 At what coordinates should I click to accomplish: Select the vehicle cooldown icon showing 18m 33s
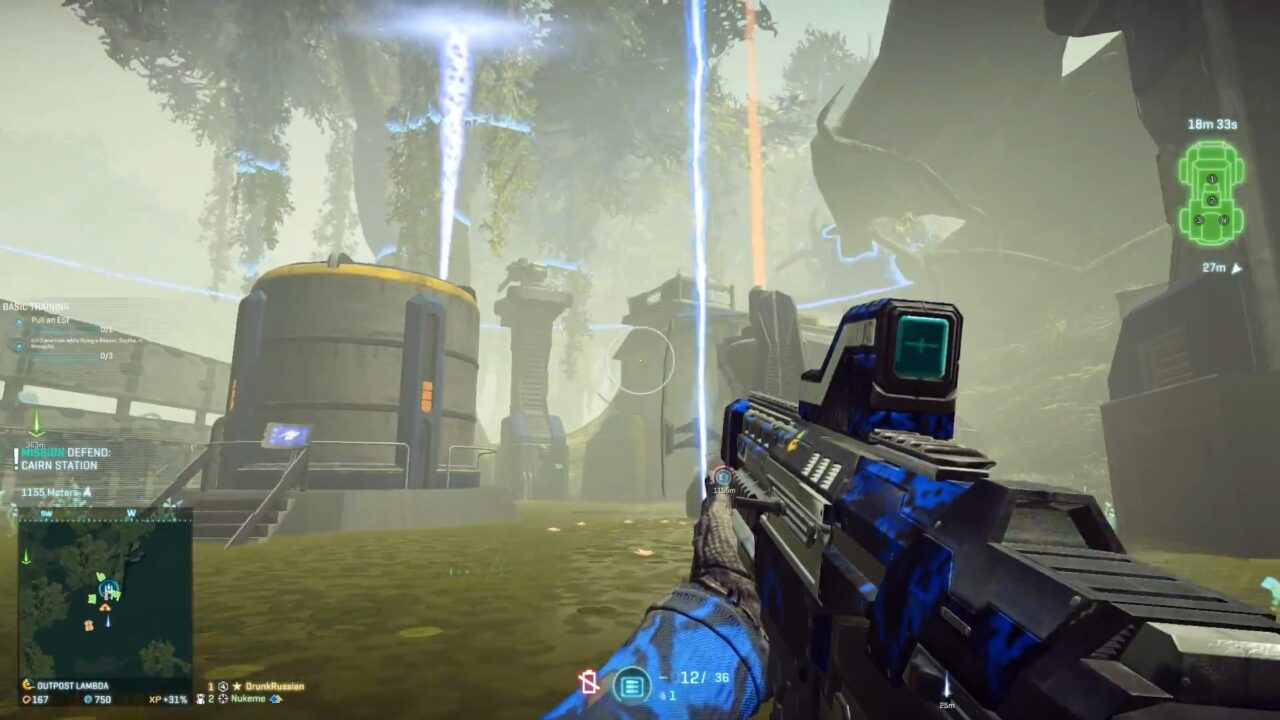coord(1212,126)
